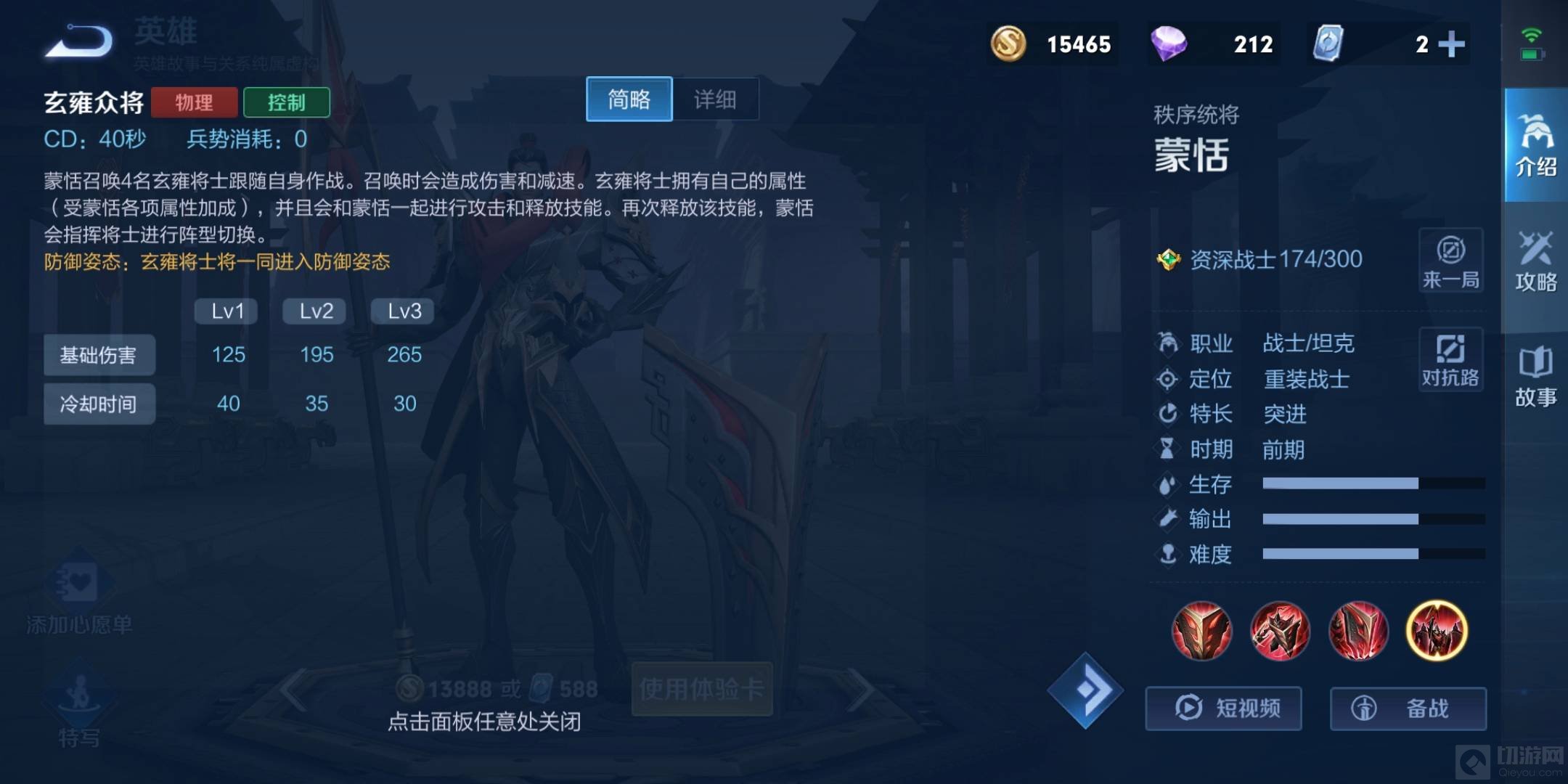The image size is (1568, 784).
Task: Select the highlighted fourth skill icon
Action: click(x=1437, y=630)
